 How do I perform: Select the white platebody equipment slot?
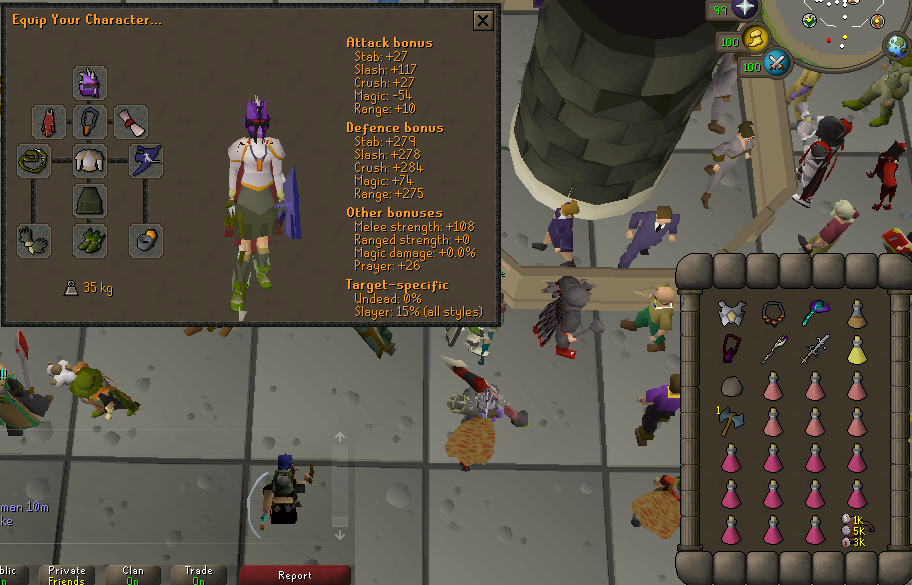(x=90, y=161)
